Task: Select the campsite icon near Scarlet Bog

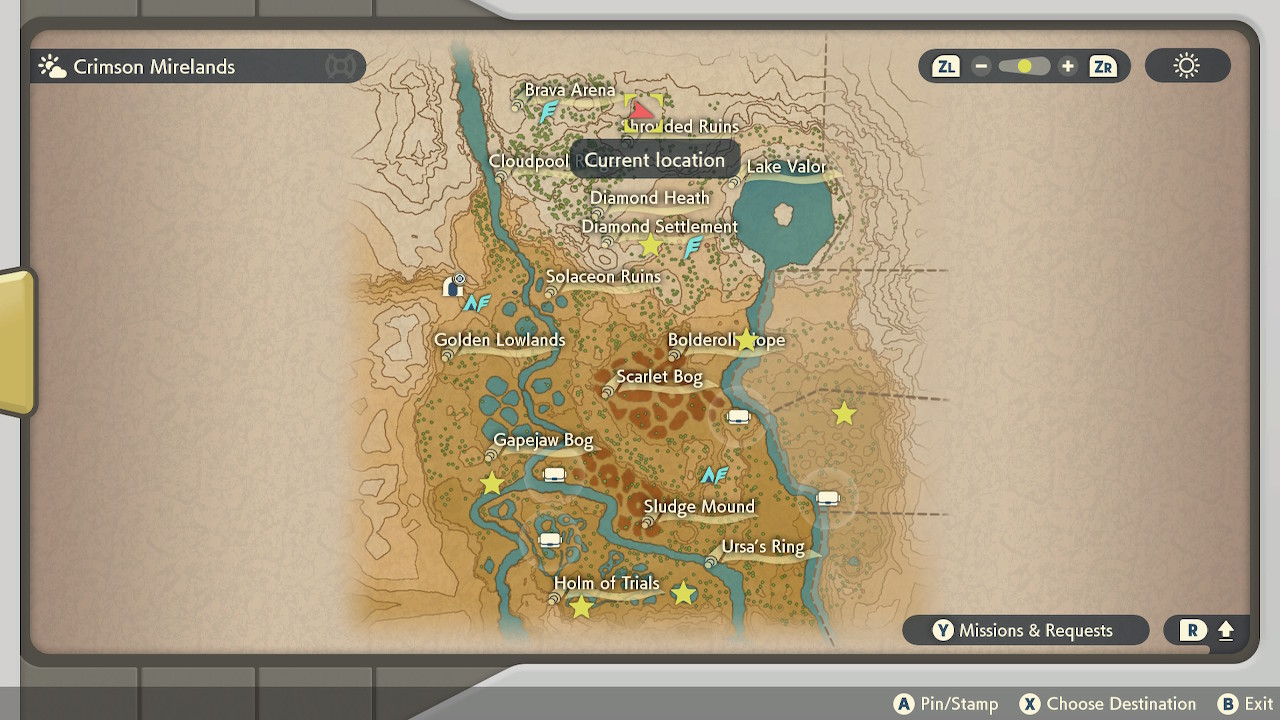Action: (738, 417)
